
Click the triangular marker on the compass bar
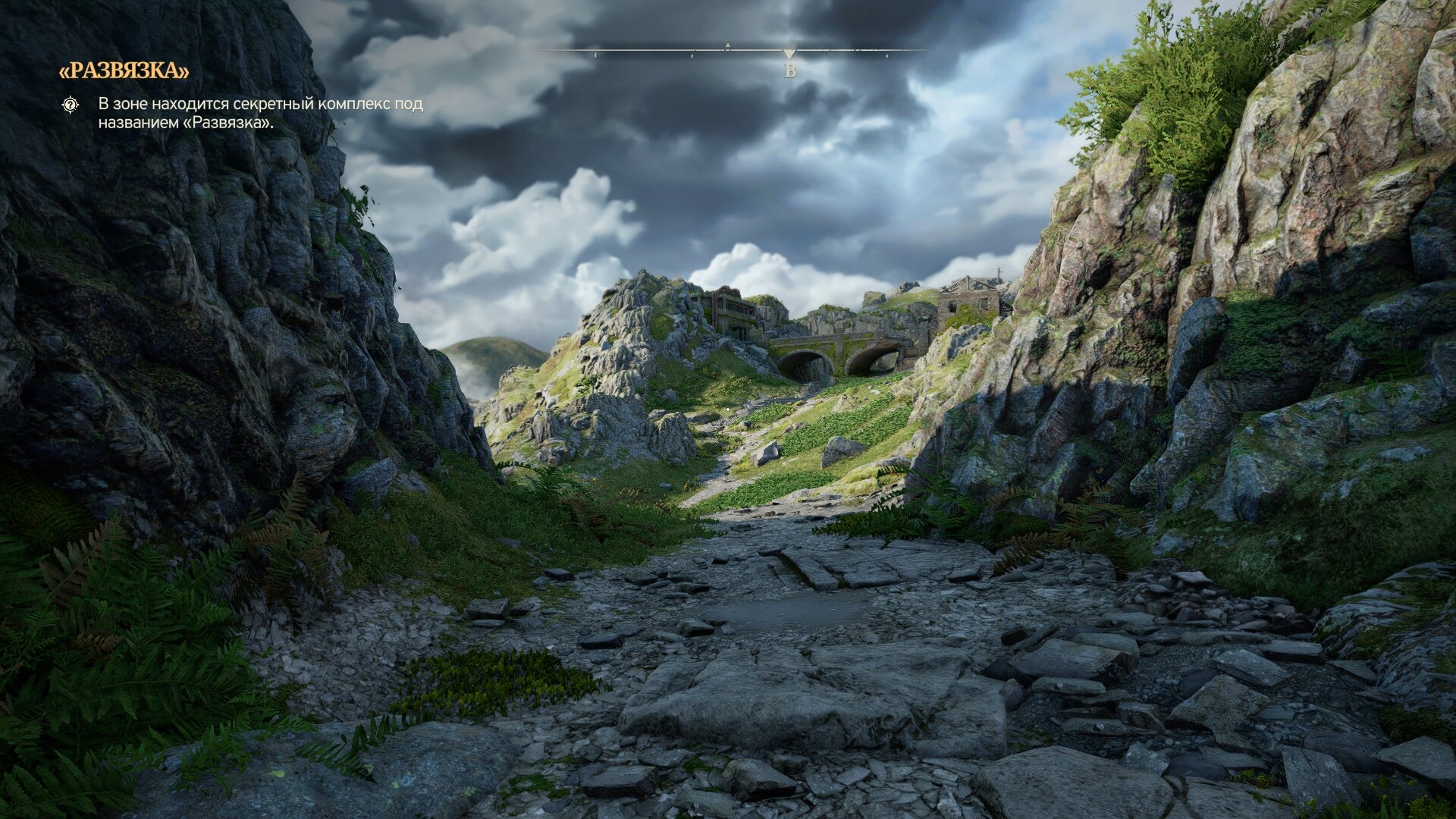pyautogui.click(x=789, y=54)
